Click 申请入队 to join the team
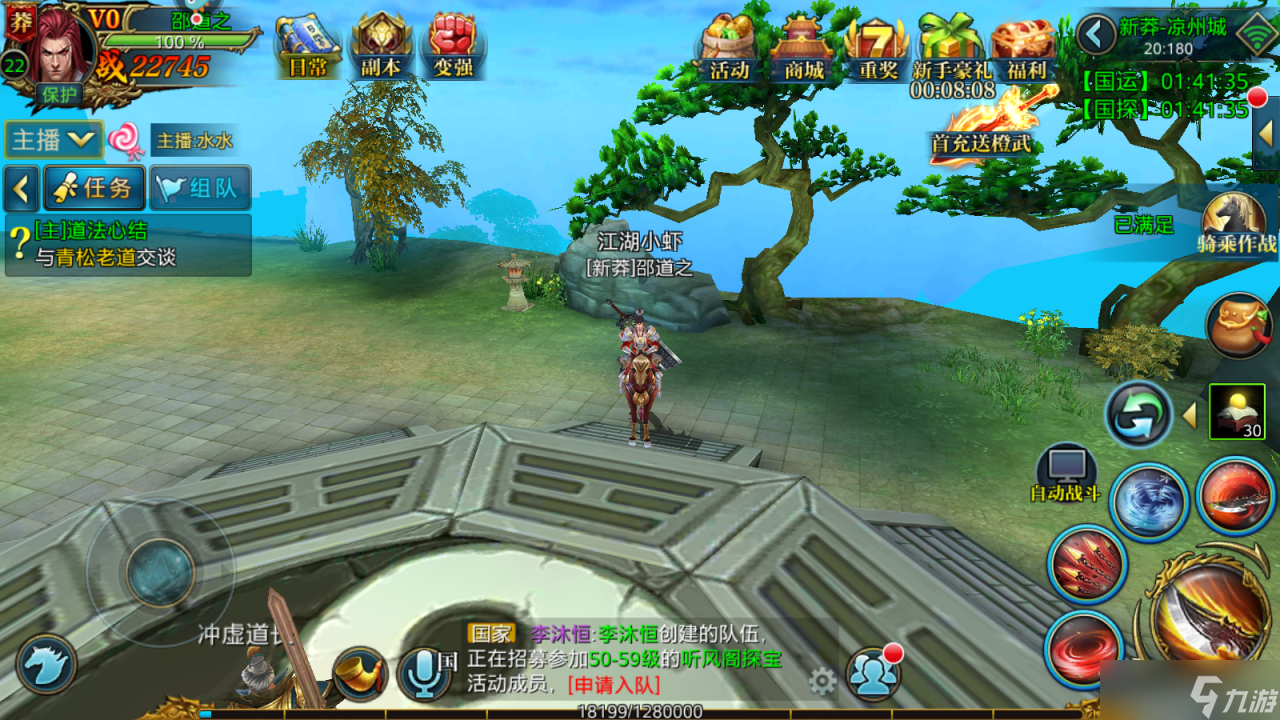The image size is (1280, 720). tap(613, 685)
